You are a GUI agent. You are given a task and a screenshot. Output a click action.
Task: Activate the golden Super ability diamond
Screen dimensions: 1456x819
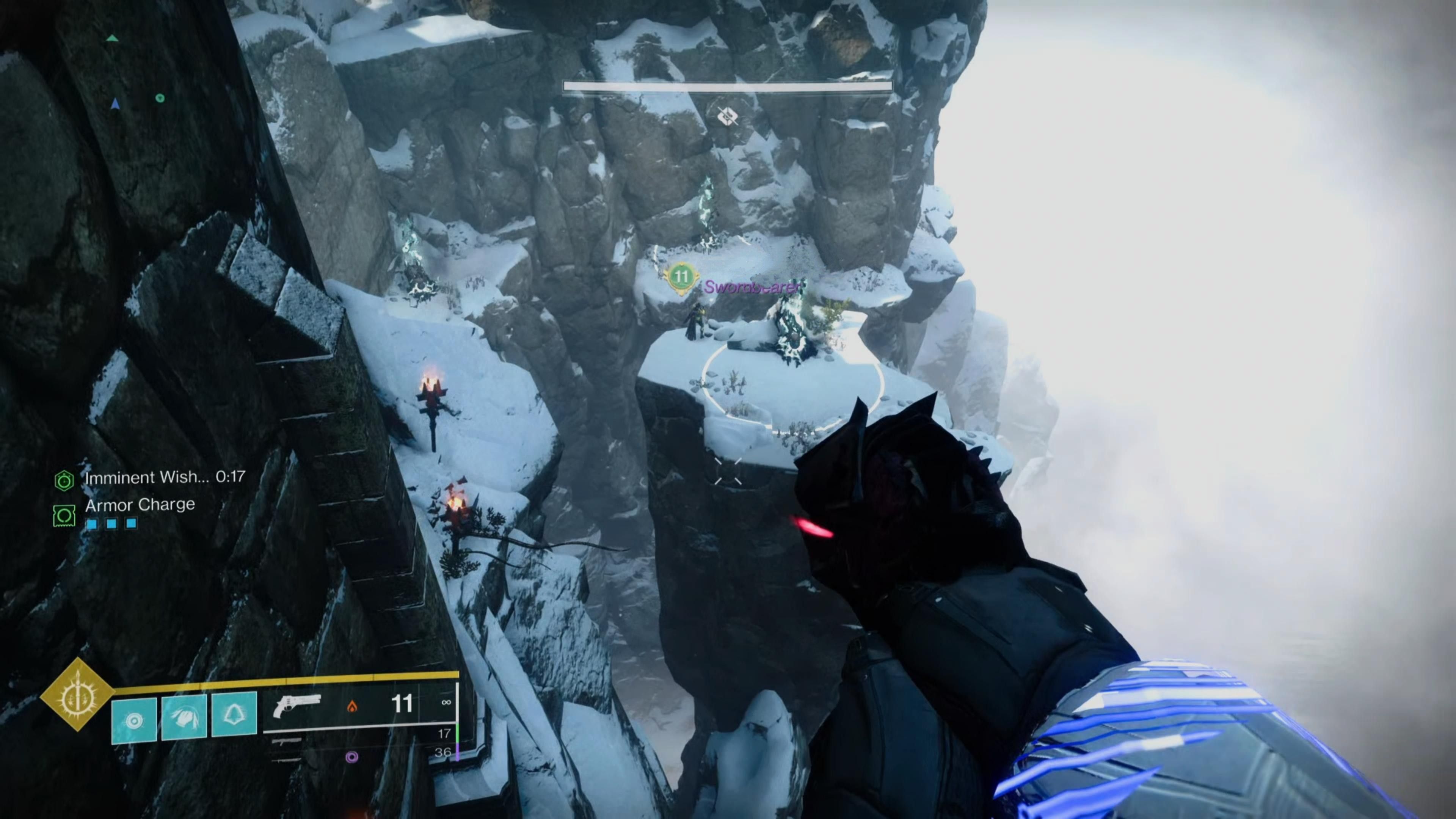[77, 695]
